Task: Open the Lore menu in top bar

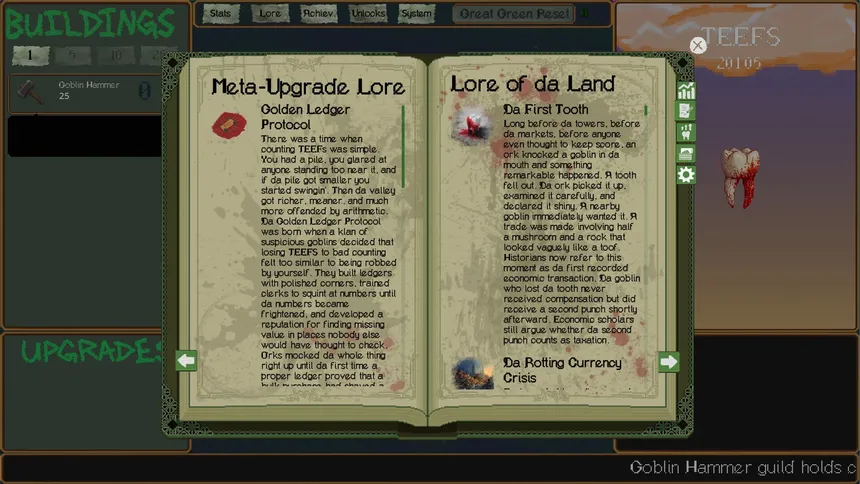Action: click(270, 14)
